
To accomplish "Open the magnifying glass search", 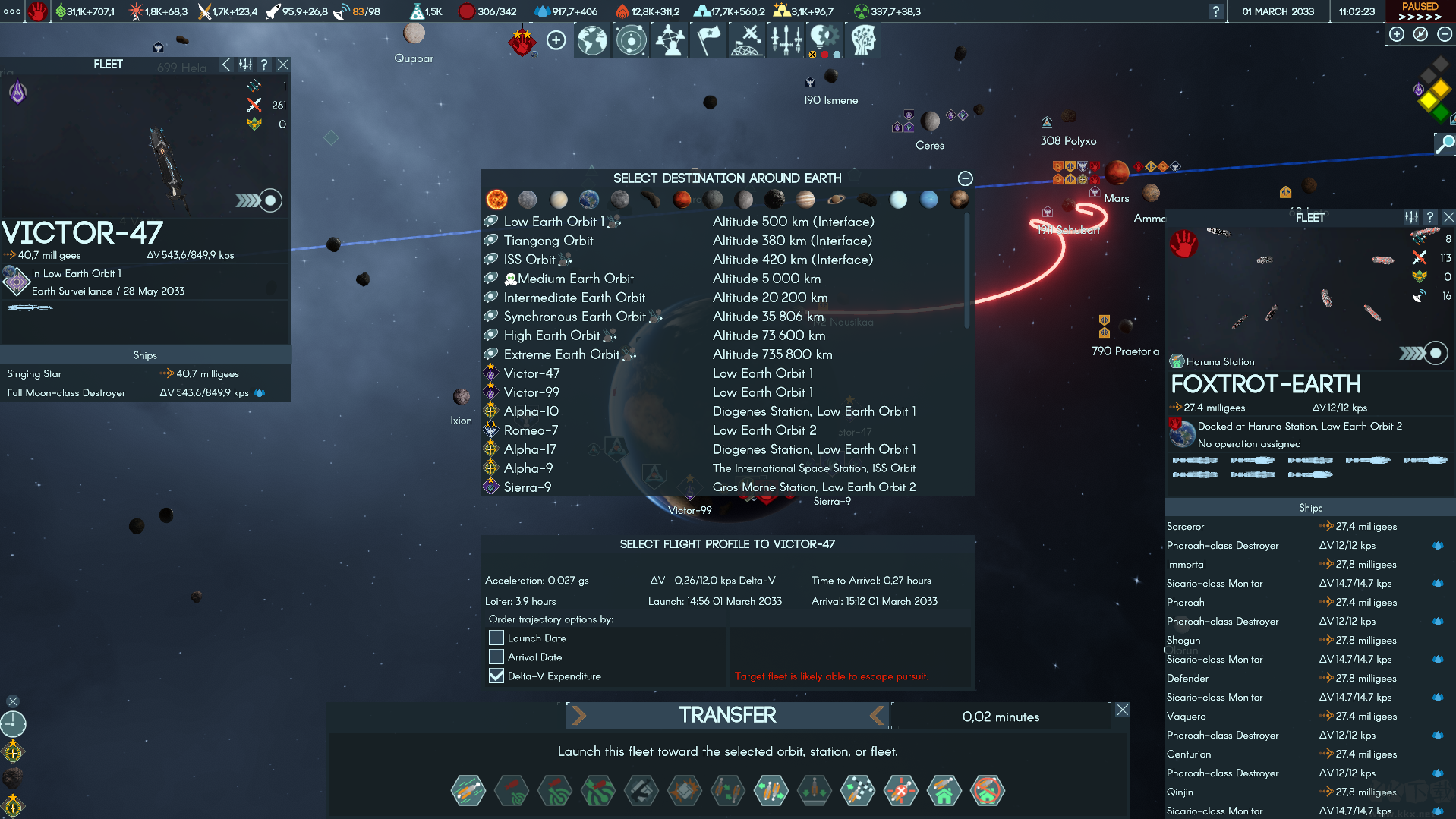I will tap(1444, 143).
